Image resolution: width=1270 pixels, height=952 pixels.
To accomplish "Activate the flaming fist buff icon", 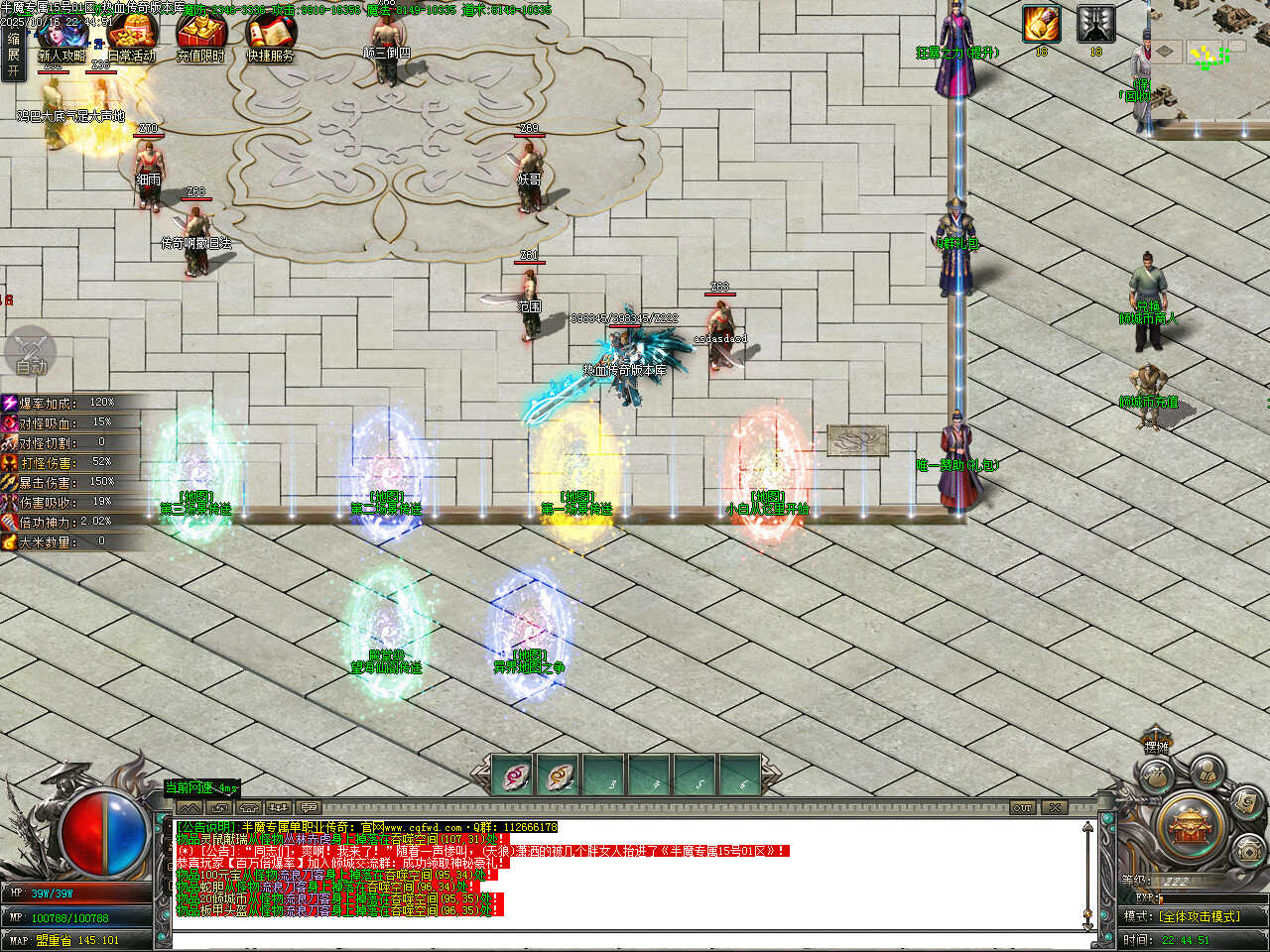I will point(1041,24).
